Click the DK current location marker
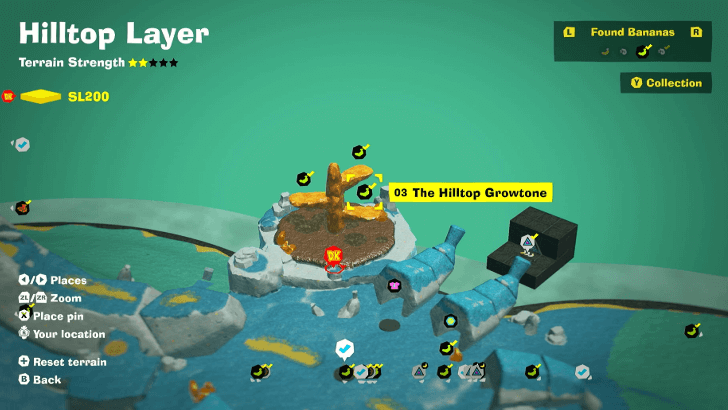Screen dimensions: 728x410 (x=334, y=257)
